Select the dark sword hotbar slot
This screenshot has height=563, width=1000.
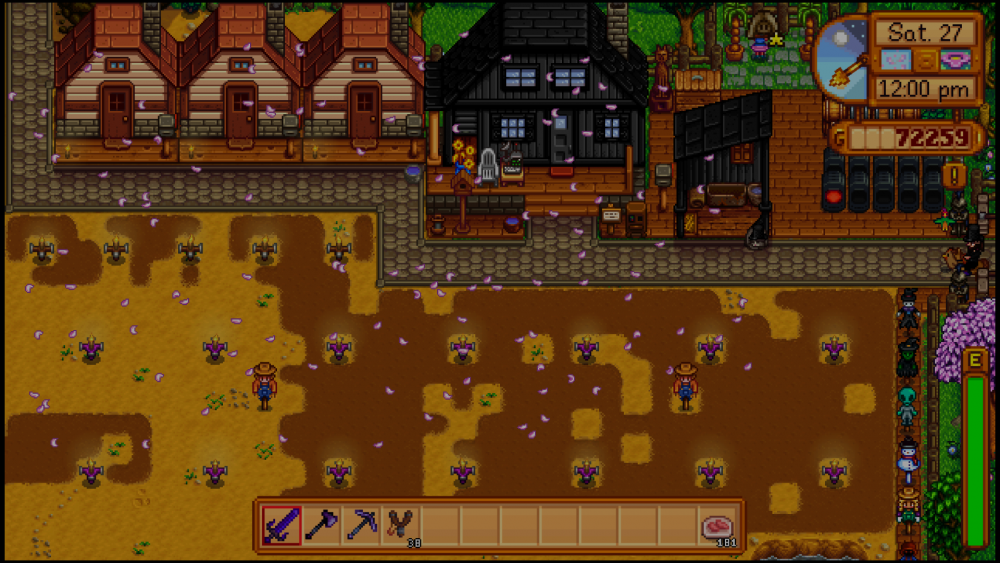tap(281, 525)
